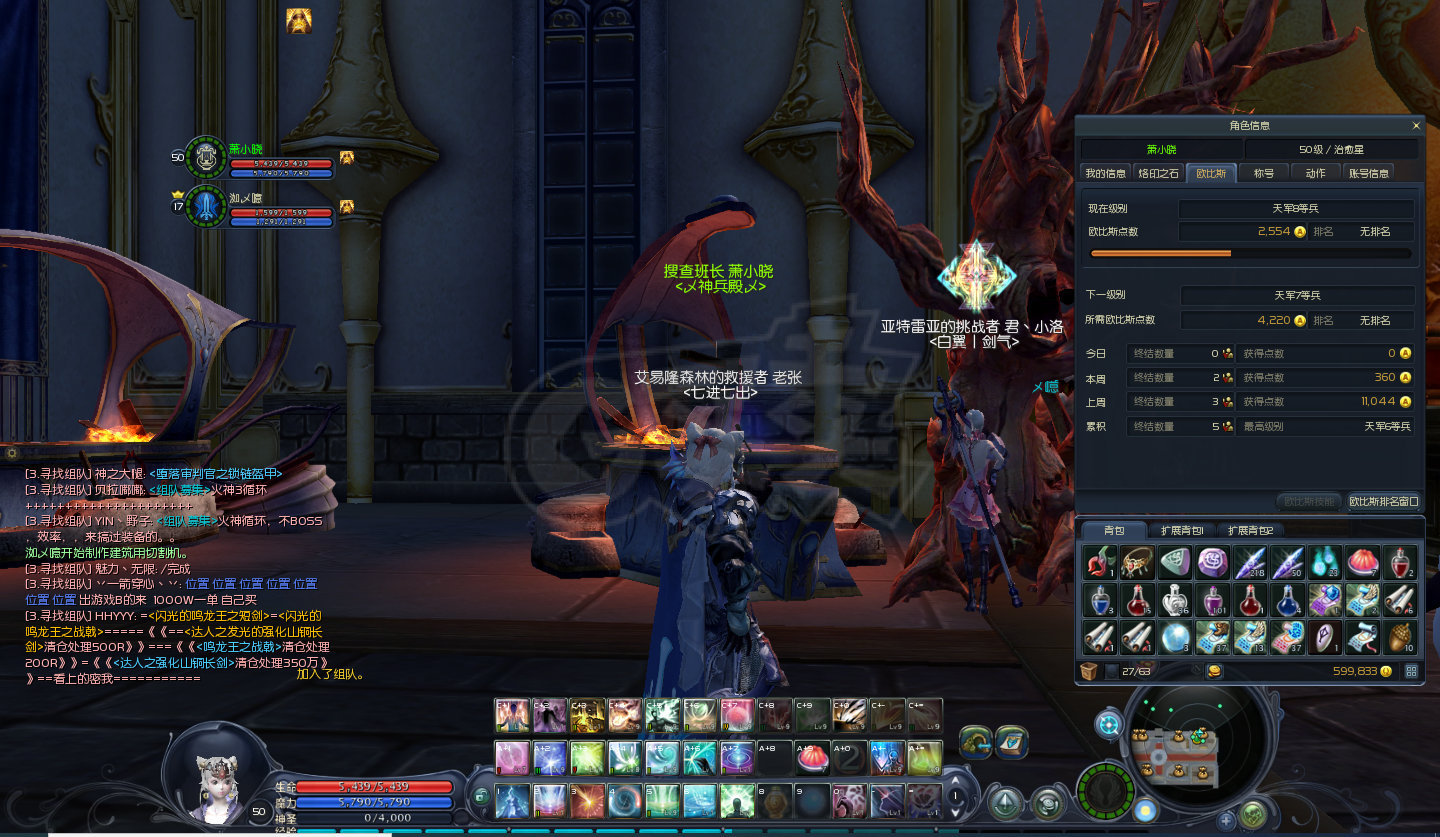This screenshot has height=837, width=1440.
Task: Select the purple rune stone bag item
Action: [x=1214, y=563]
